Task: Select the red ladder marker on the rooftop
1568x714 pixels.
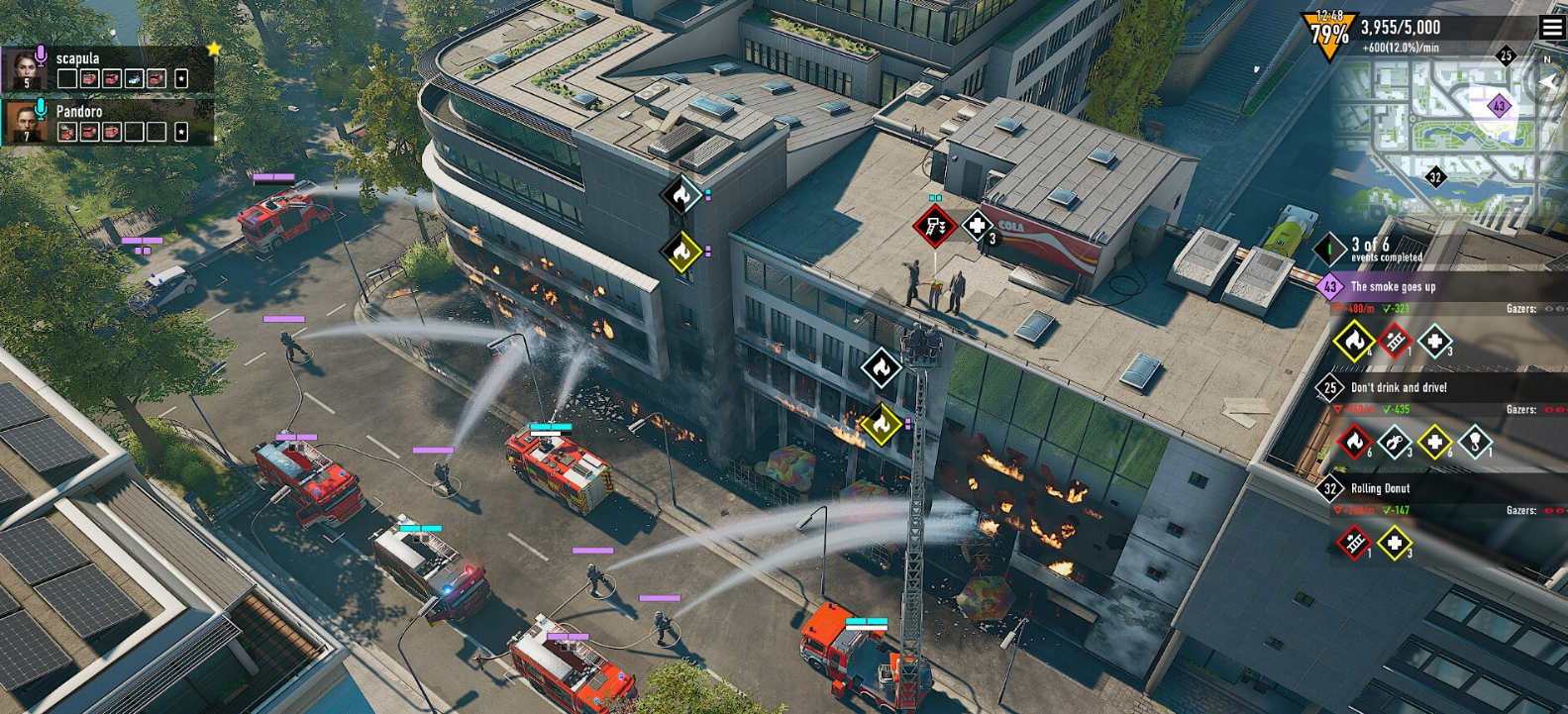Action: [934, 227]
